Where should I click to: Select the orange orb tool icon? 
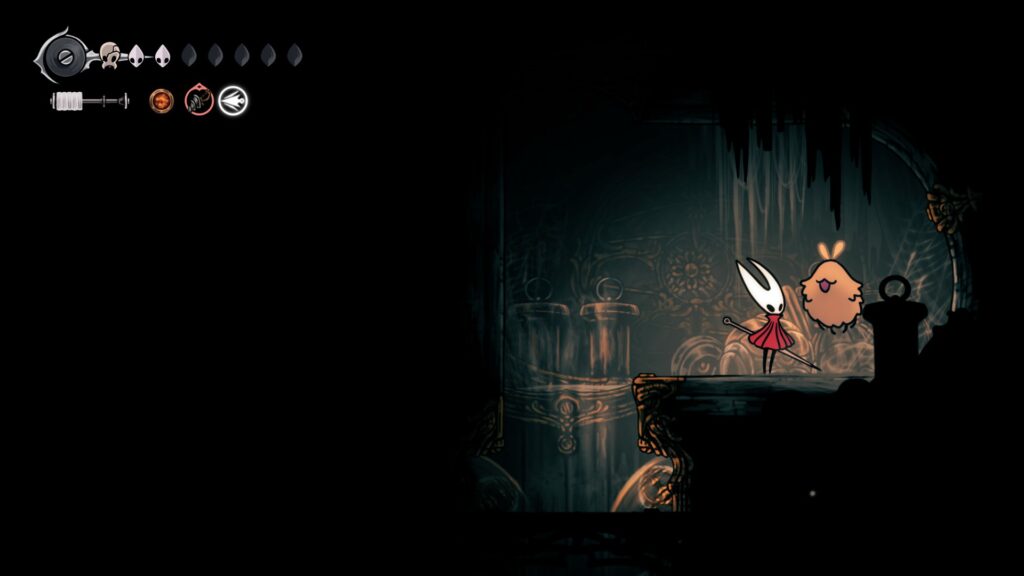click(161, 100)
